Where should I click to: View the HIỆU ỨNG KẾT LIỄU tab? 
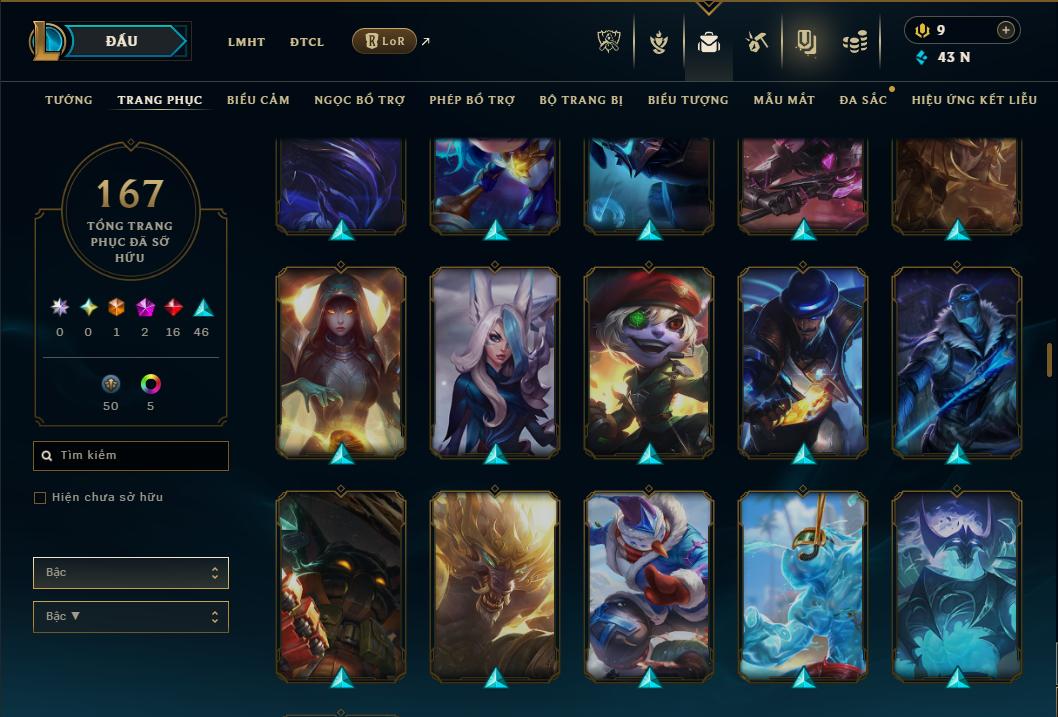point(974,100)
